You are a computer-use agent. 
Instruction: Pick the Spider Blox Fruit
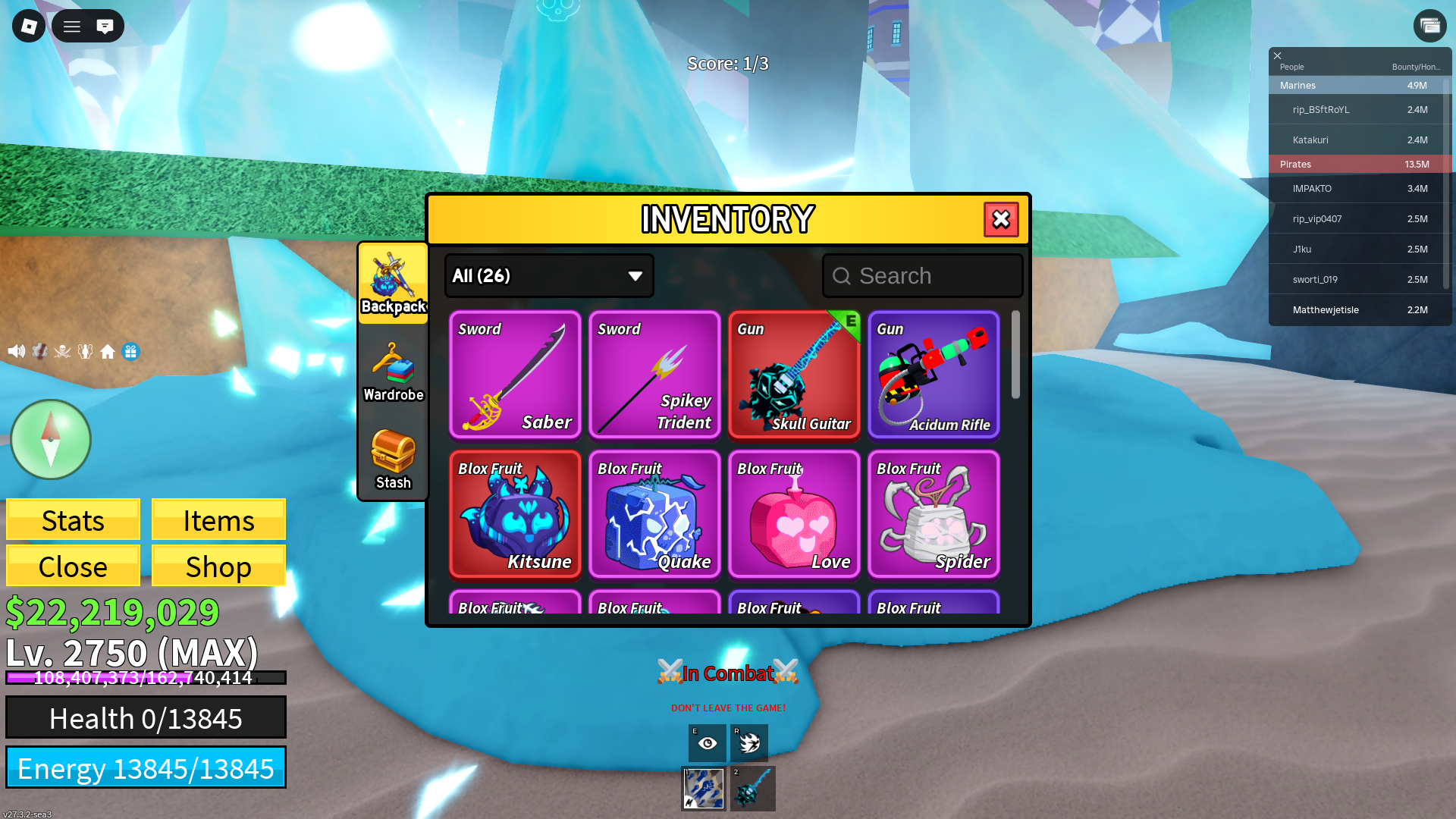pos(934,514)
